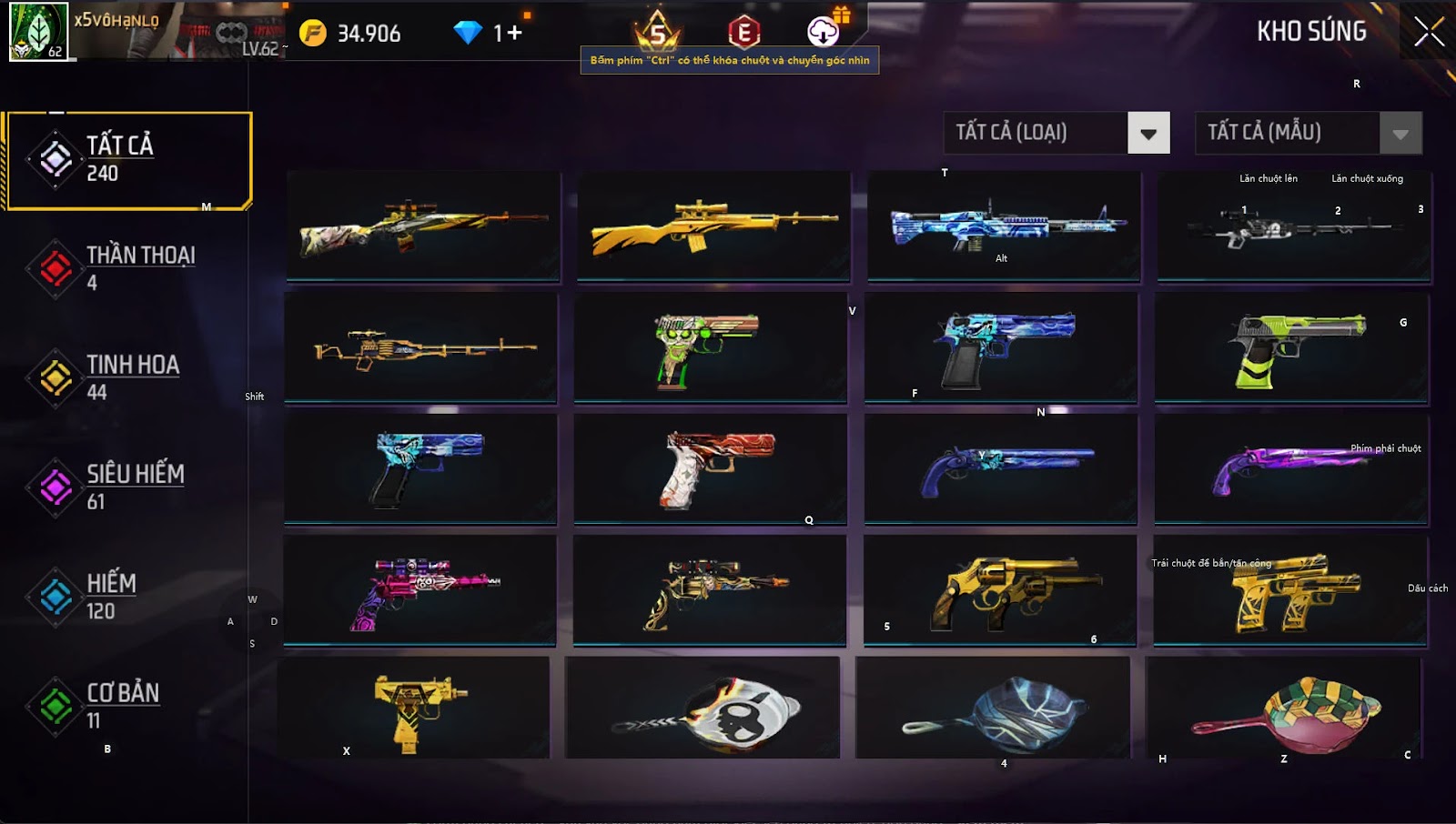Open the Tất Cả (Mẫu) dropdown
This screenshot has width=1456, height=824.
[1400, 134]
